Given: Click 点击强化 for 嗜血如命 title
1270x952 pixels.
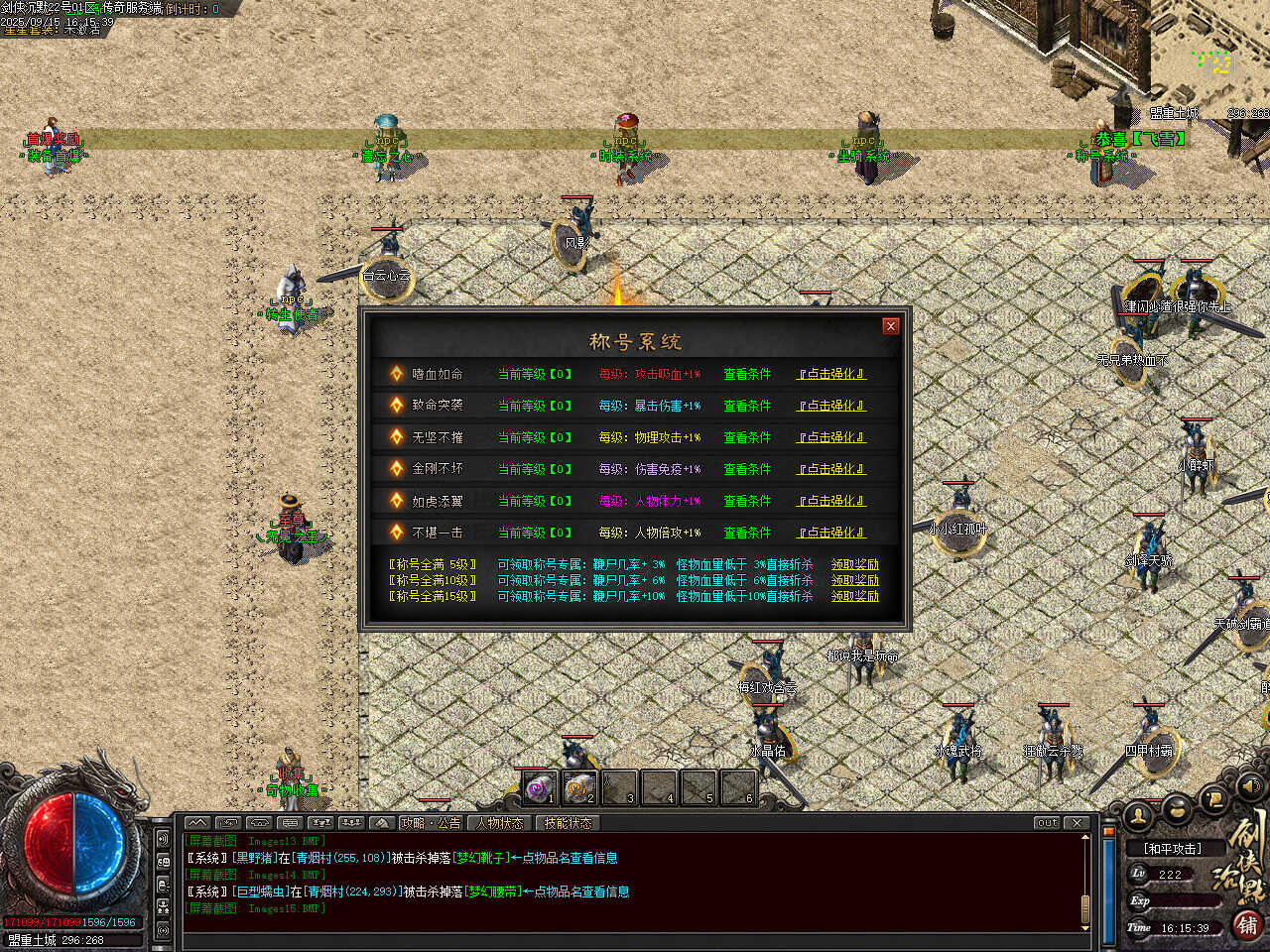Looking at the screenshot, I should [x=831, y=374].
